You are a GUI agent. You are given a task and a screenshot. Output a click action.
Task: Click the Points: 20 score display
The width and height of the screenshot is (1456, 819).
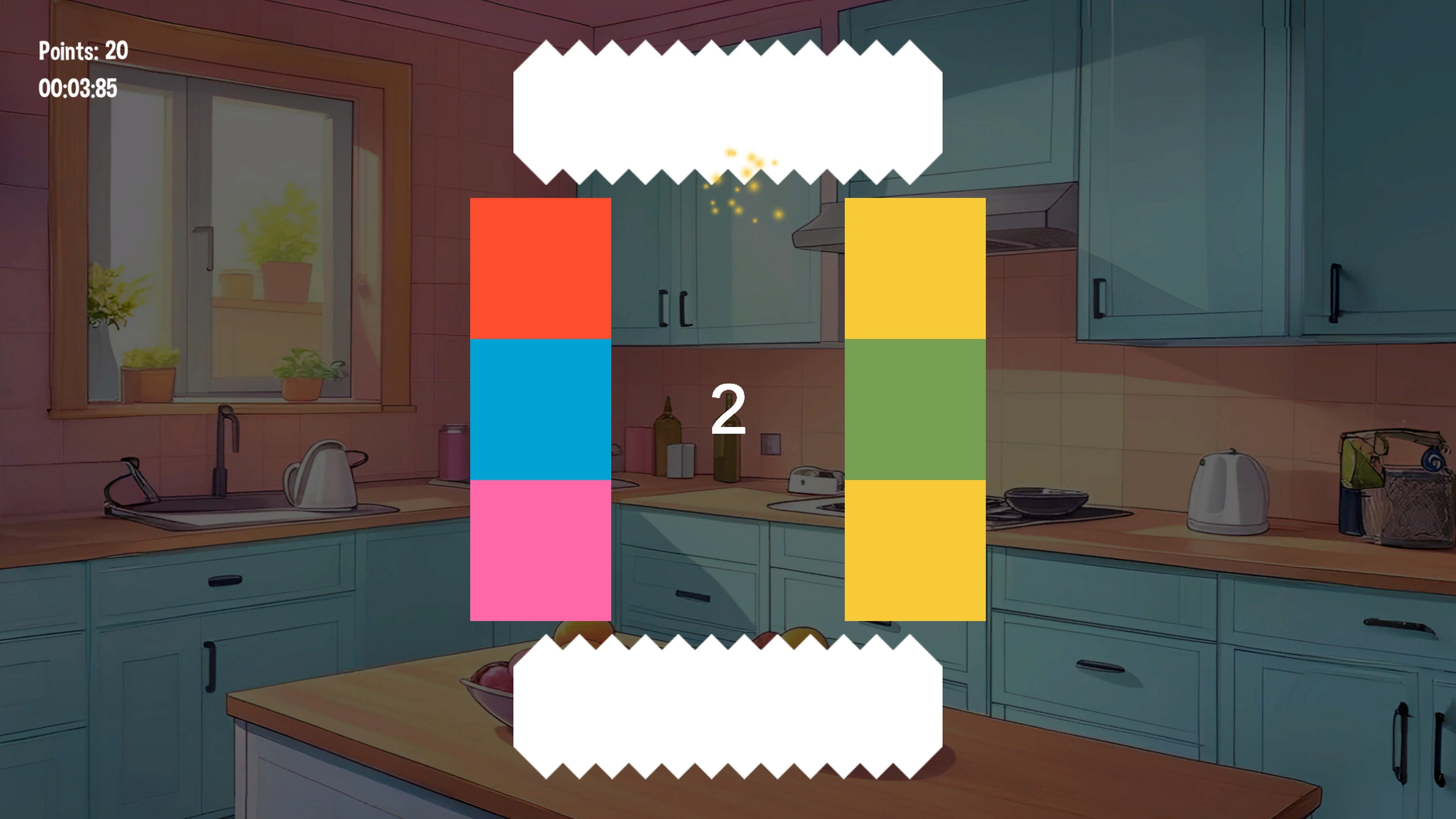82,52
